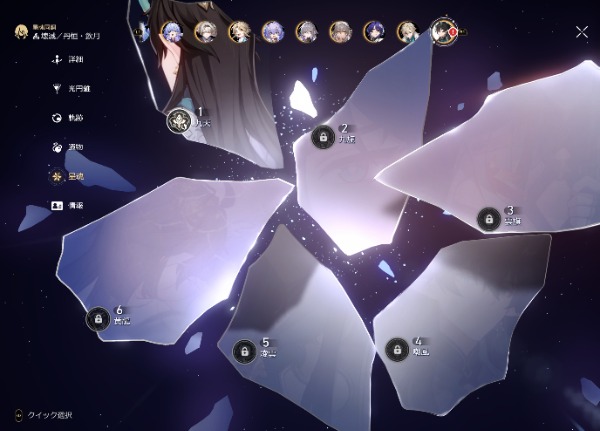Select the locked Eidolon 2 node
600x431 pixels.
(323, 137)
